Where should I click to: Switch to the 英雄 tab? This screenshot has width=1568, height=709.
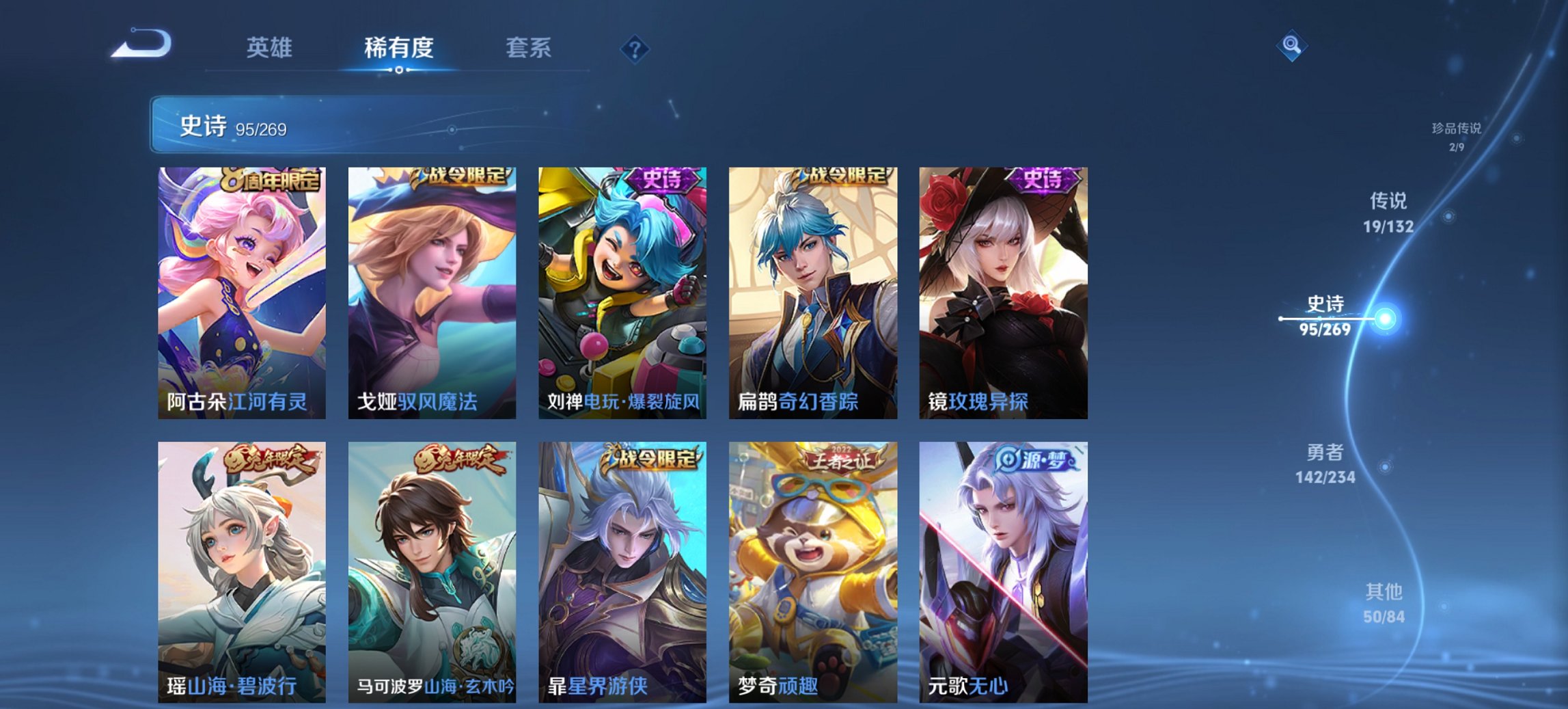271,48
